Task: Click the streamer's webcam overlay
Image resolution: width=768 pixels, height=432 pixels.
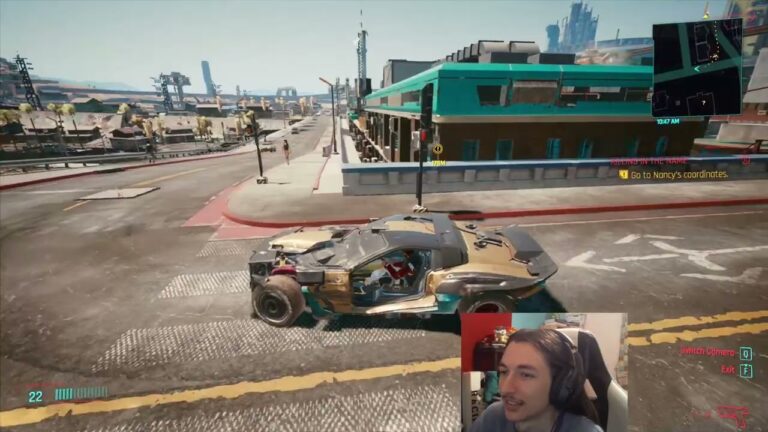Action: pyautogui.click(x=543, y=372)
